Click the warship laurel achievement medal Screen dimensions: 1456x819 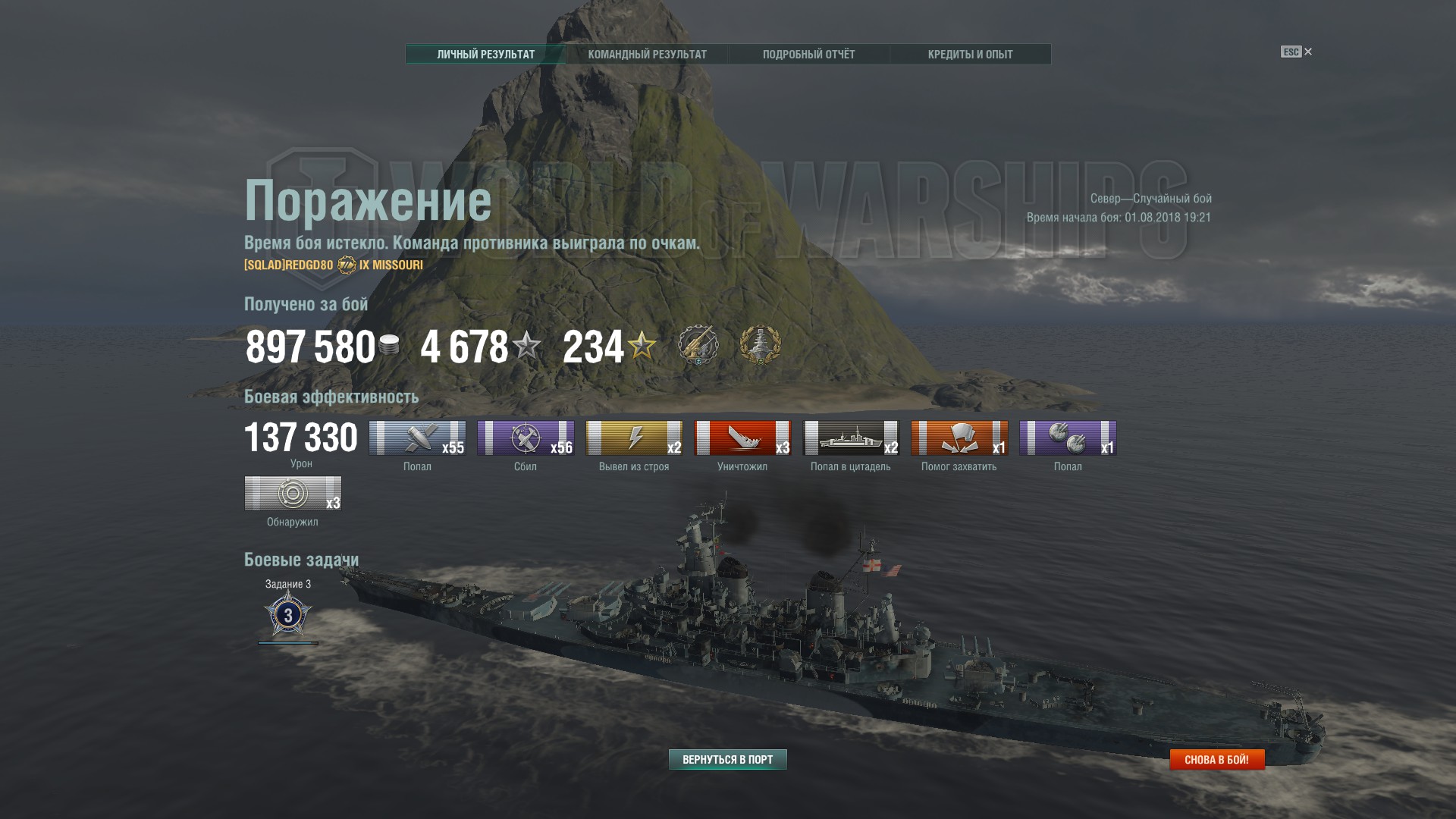point(760,346)
